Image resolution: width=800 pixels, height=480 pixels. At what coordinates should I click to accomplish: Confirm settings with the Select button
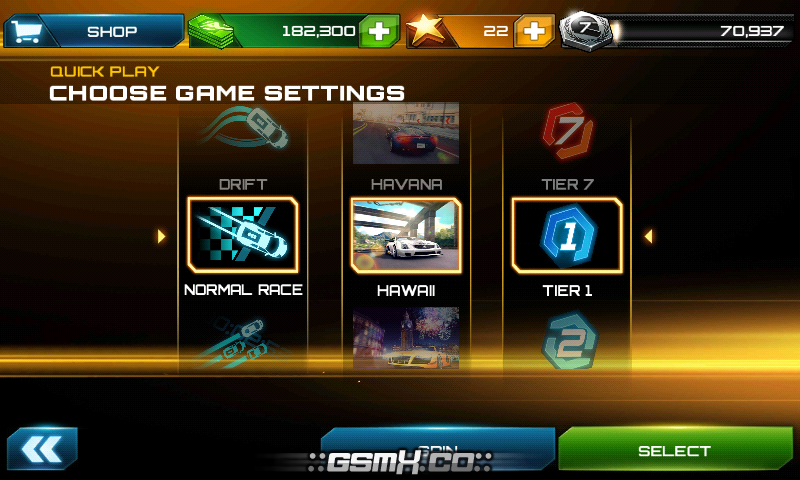[674, 450]
